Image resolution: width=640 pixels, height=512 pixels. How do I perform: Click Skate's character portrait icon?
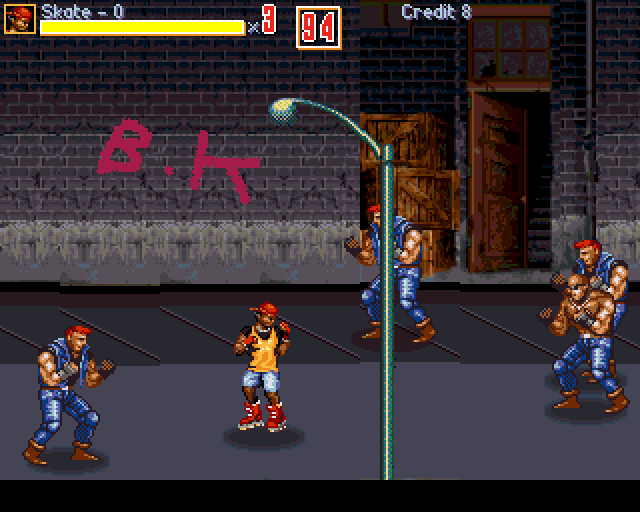21,19
